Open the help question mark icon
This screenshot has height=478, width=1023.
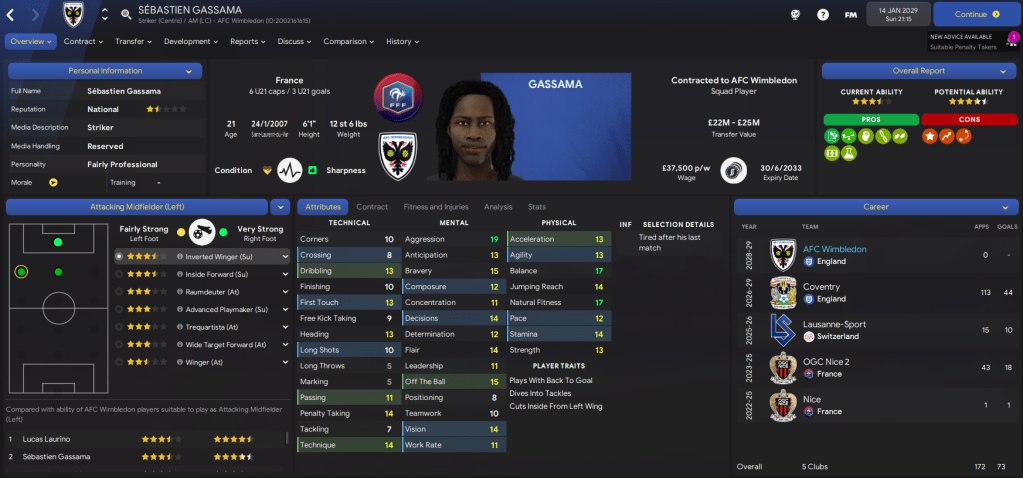(x=823, y=15)
